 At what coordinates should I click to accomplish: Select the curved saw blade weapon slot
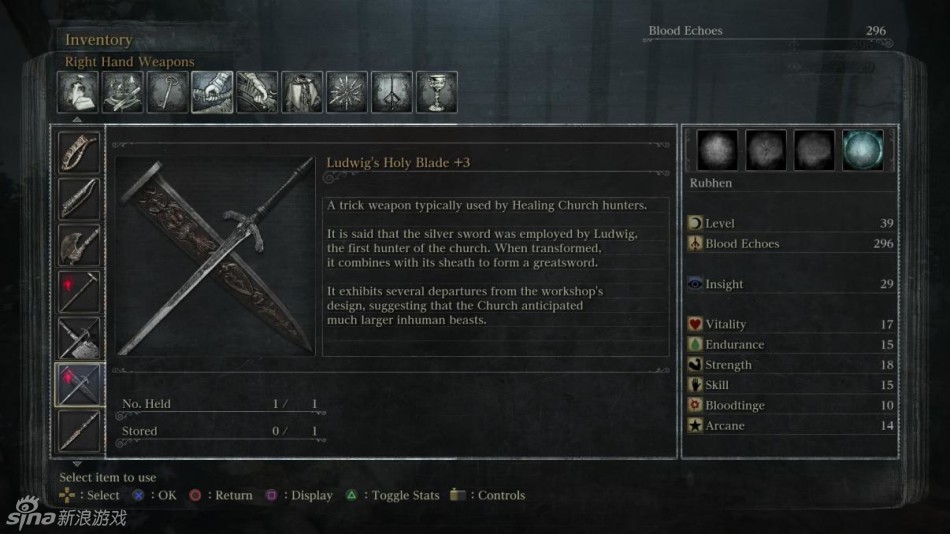coord(78,153)
